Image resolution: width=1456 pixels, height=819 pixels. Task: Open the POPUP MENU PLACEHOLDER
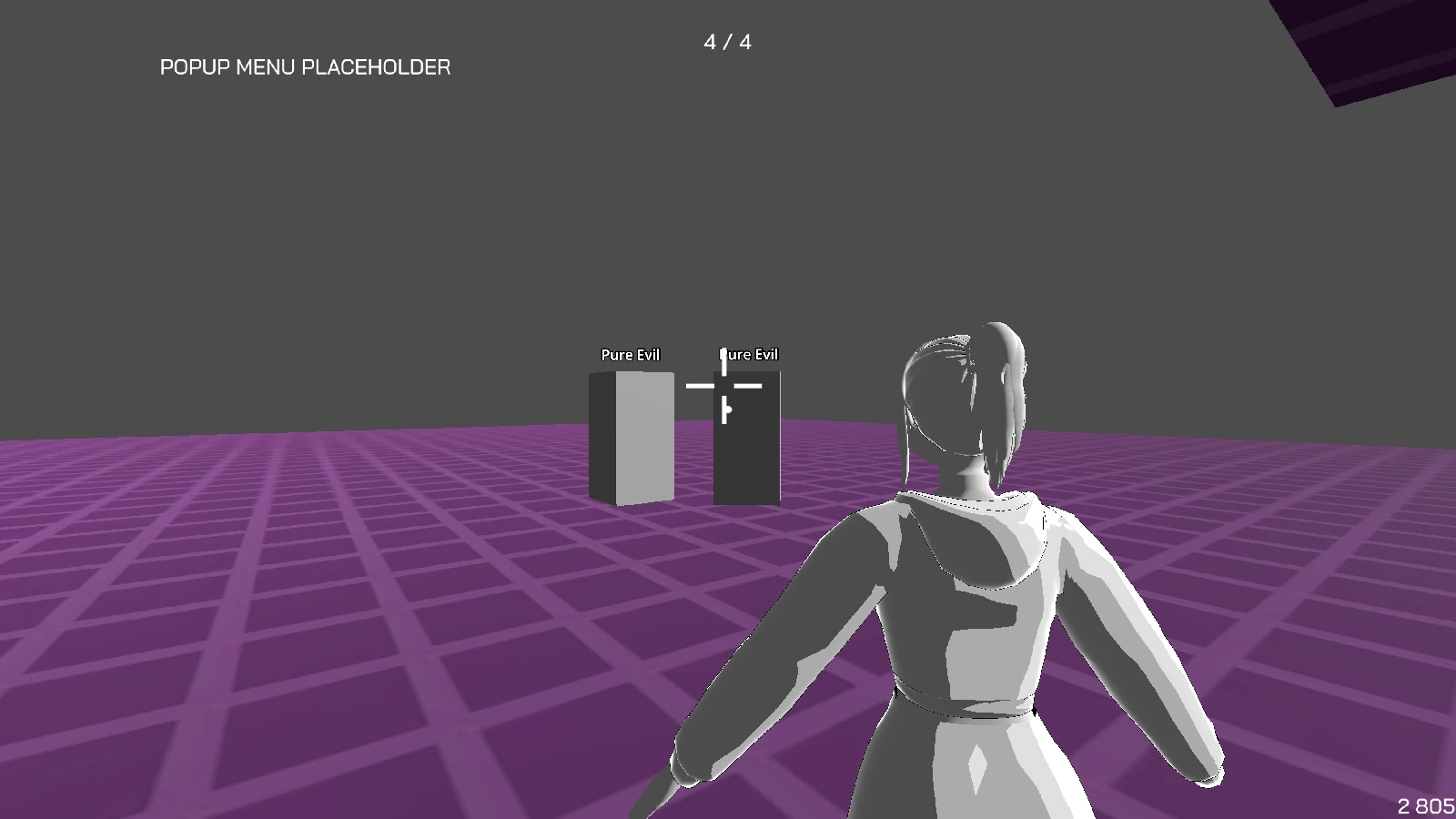(x=305, y=66)
